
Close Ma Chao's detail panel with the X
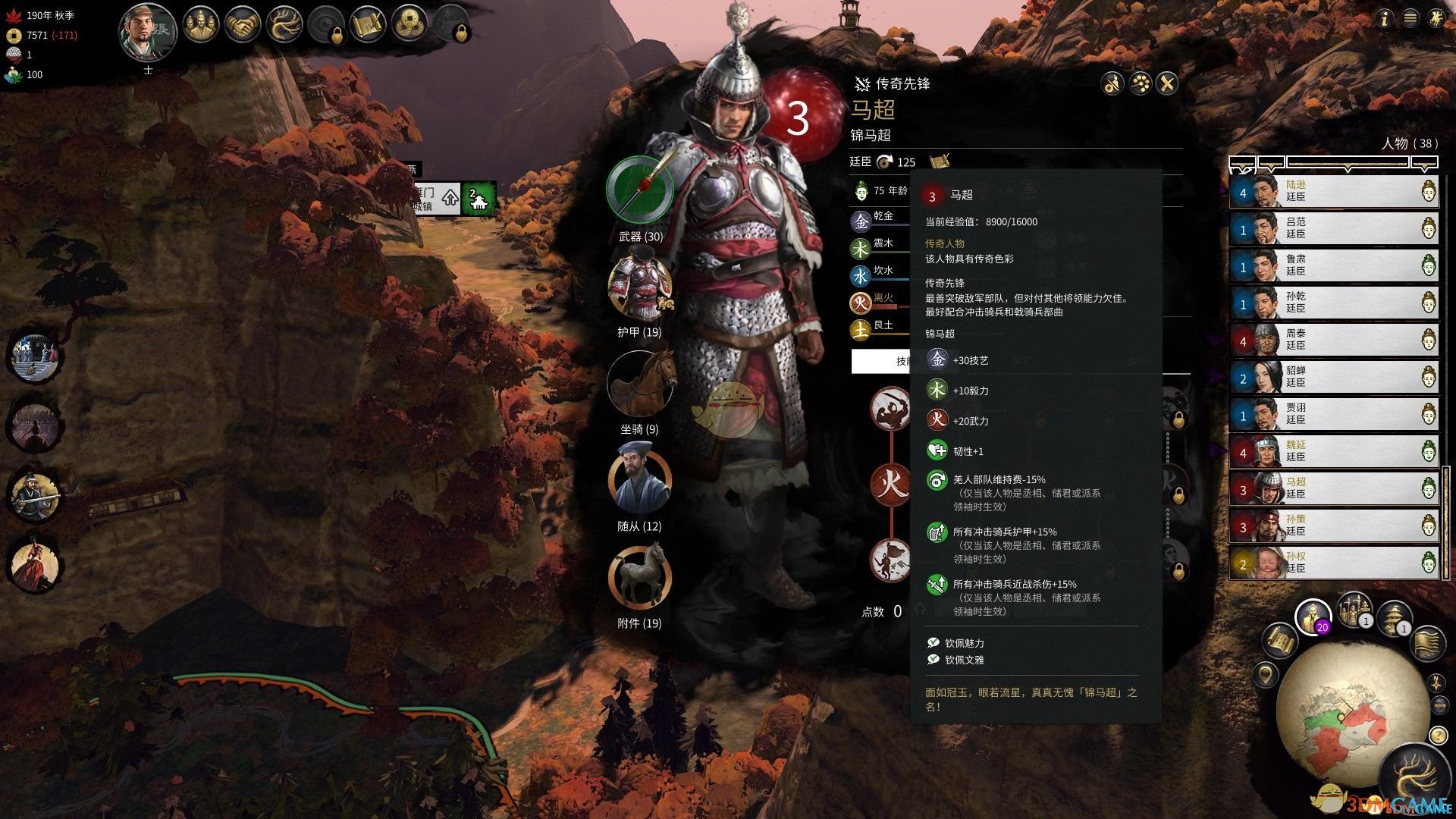[1166, 84]
